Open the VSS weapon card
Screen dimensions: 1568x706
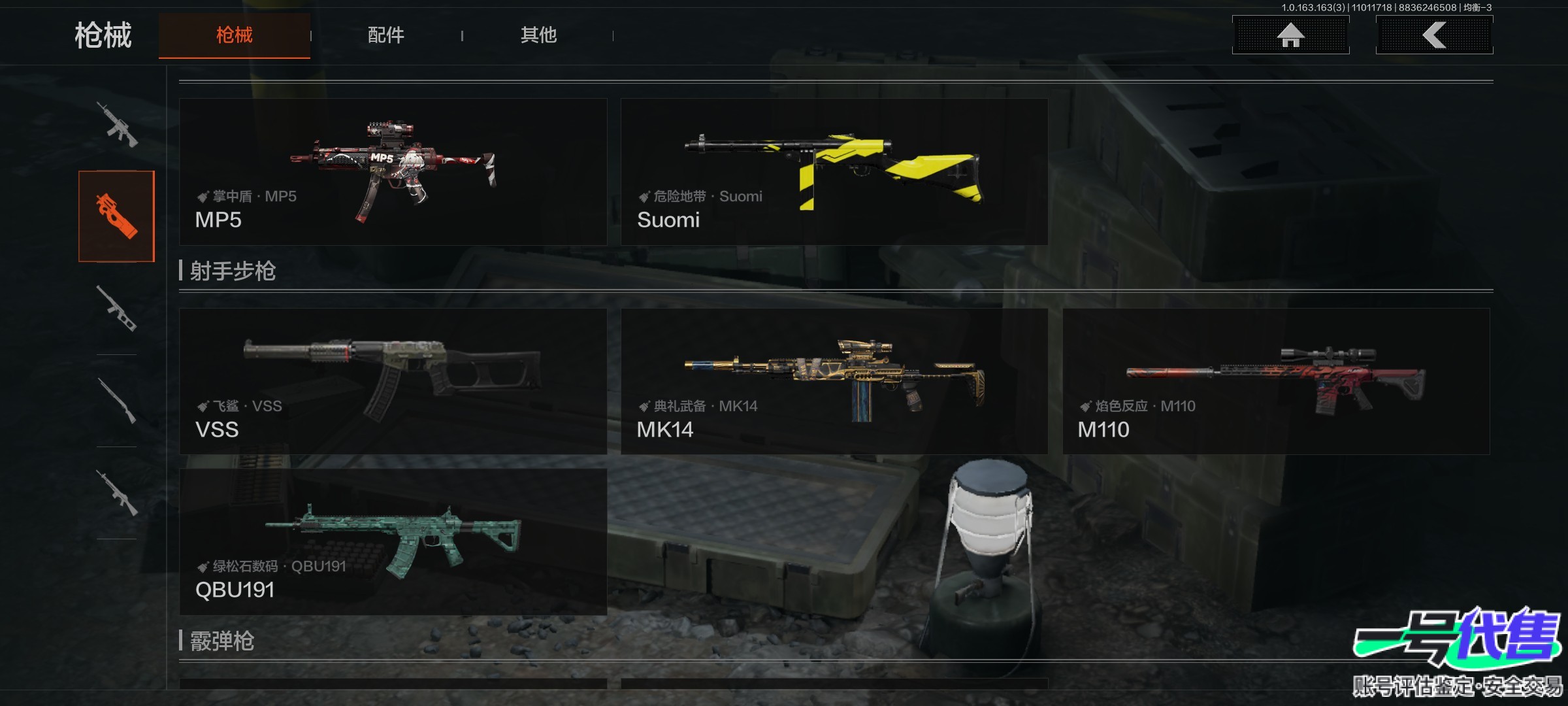tap(393, 381)
